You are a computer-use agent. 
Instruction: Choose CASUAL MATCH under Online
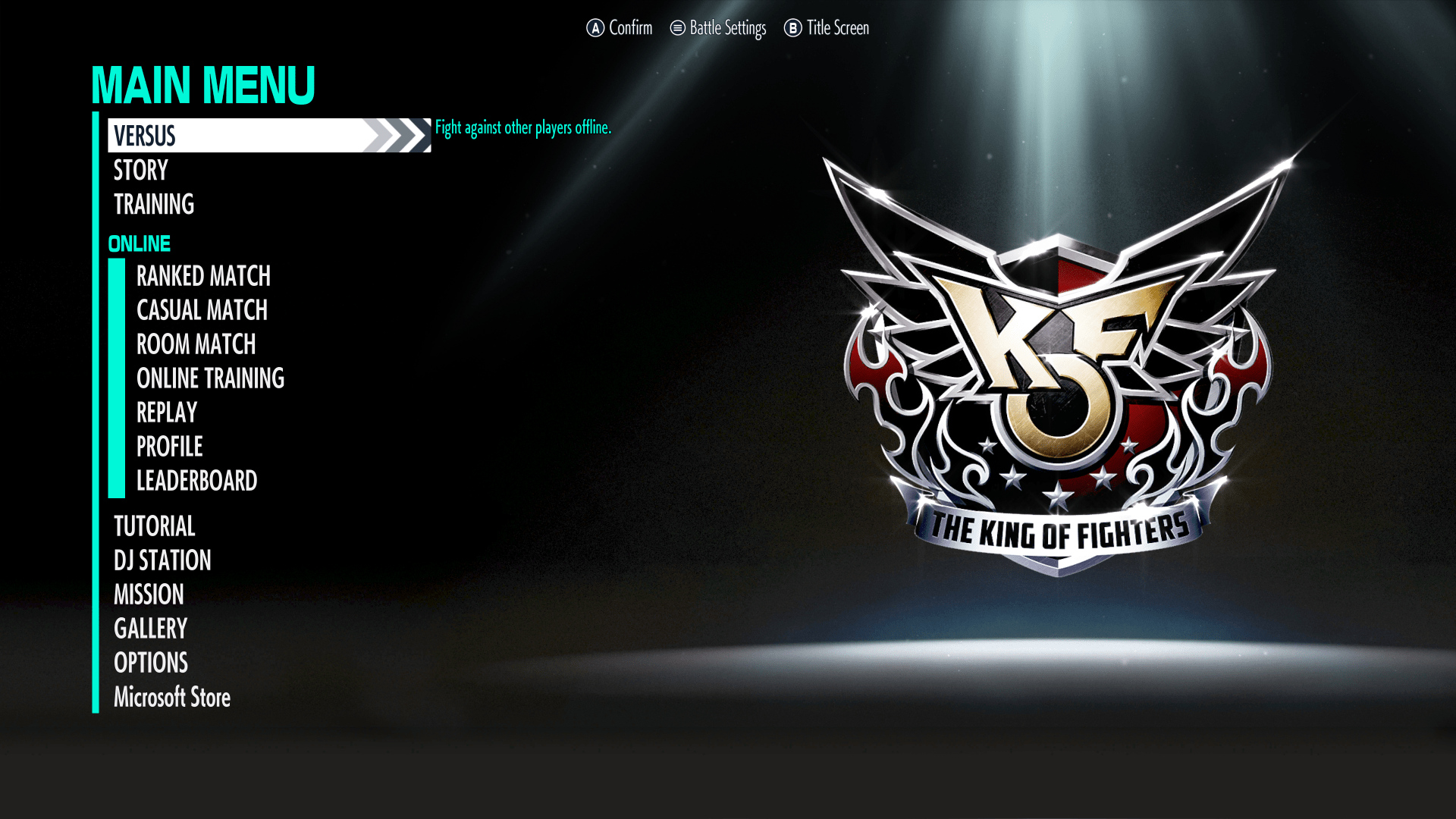pos(201,310)
